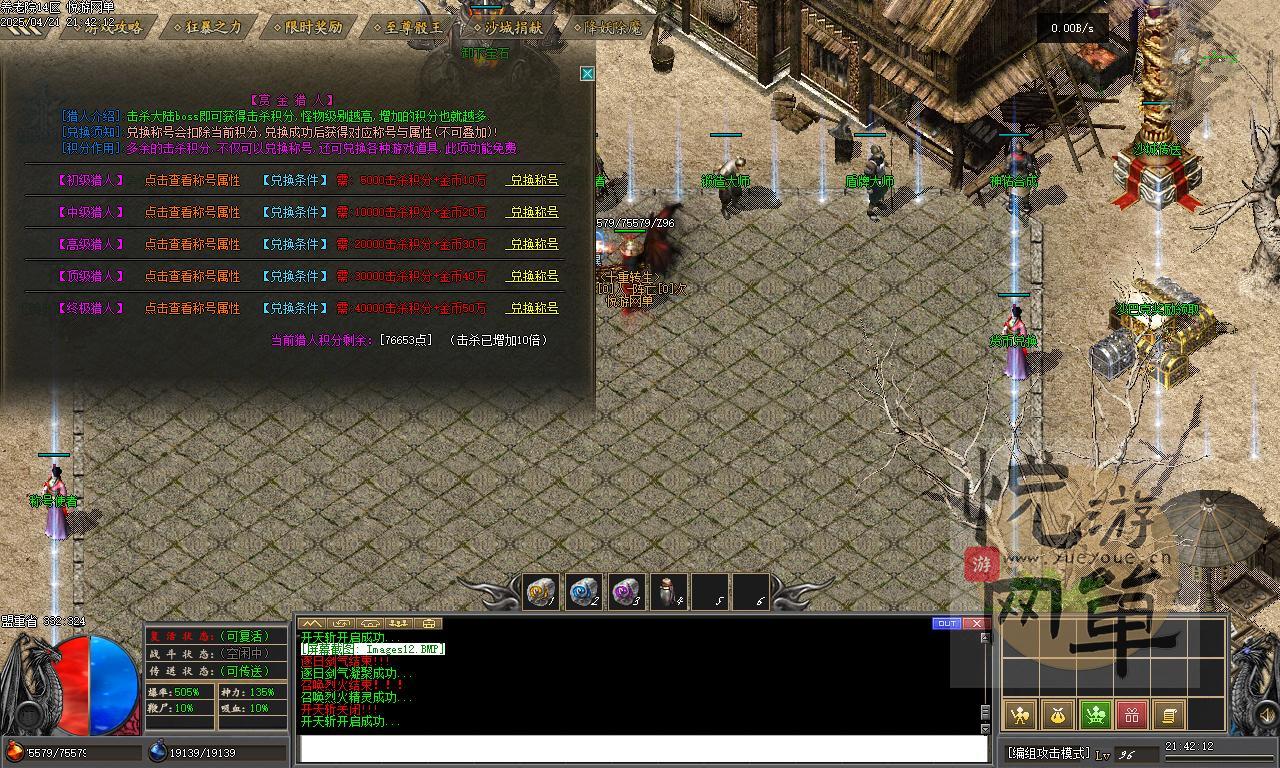This screenshot has height=768, width=1280.
Task: Open the 限时奖励 timed rewards menu
Action: [x=307, y=28]
